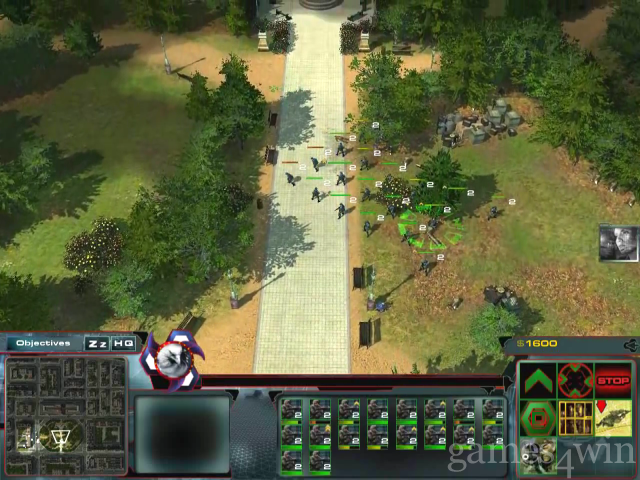Click the Zz idle units button
The image size is (640, 480).
(x=97, y=343)
